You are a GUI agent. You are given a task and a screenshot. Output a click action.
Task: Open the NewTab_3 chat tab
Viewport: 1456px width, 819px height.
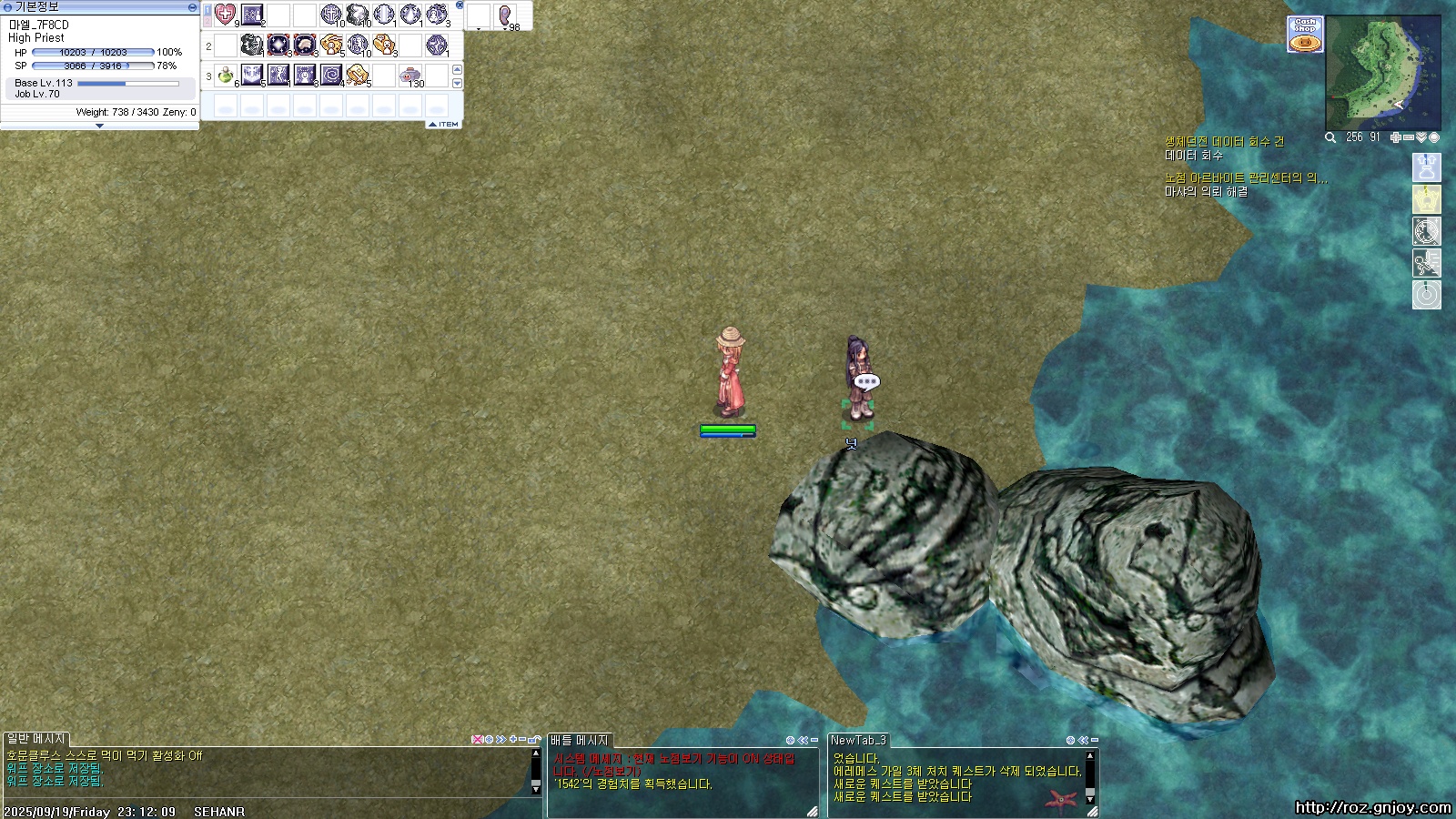(858, 740)
